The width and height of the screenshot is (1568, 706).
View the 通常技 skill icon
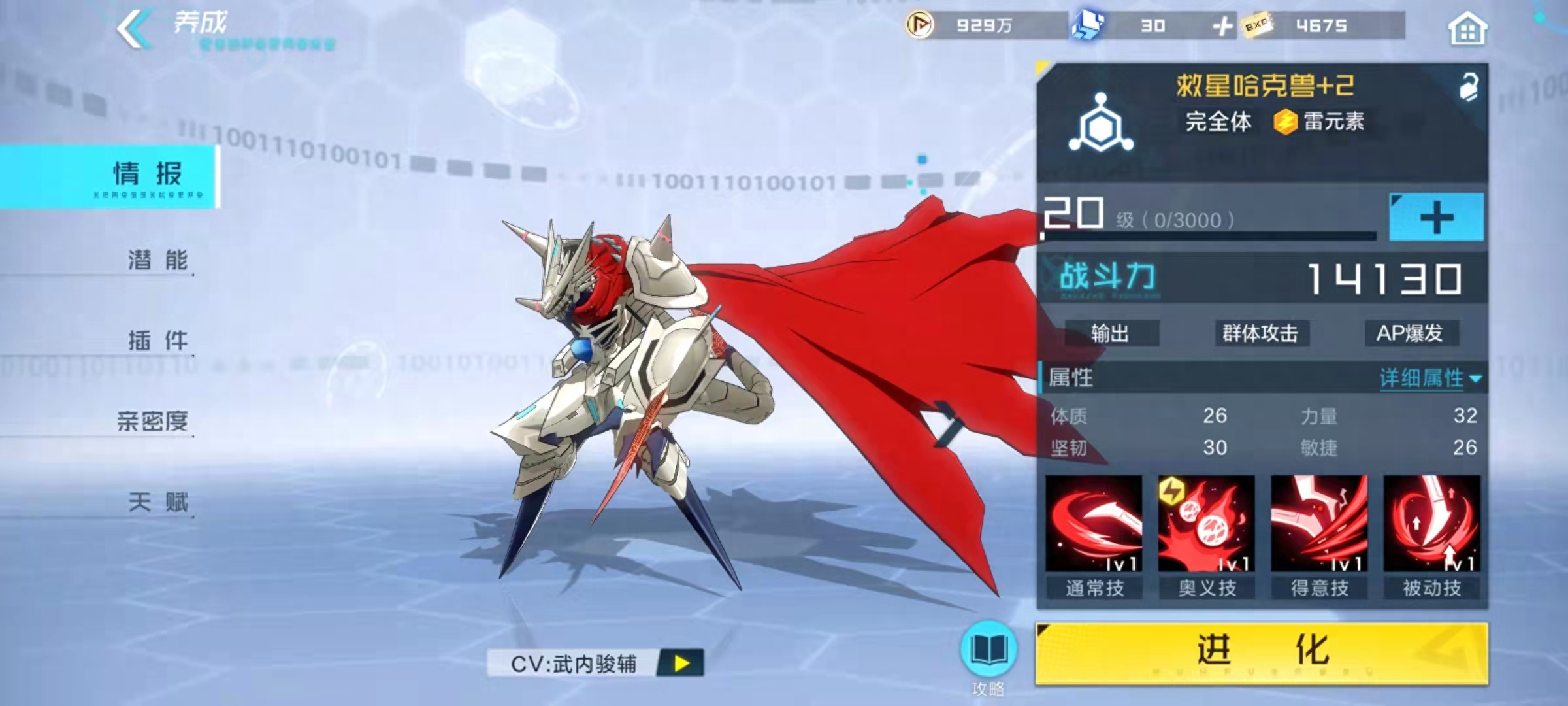click(x=1094, y=524)
